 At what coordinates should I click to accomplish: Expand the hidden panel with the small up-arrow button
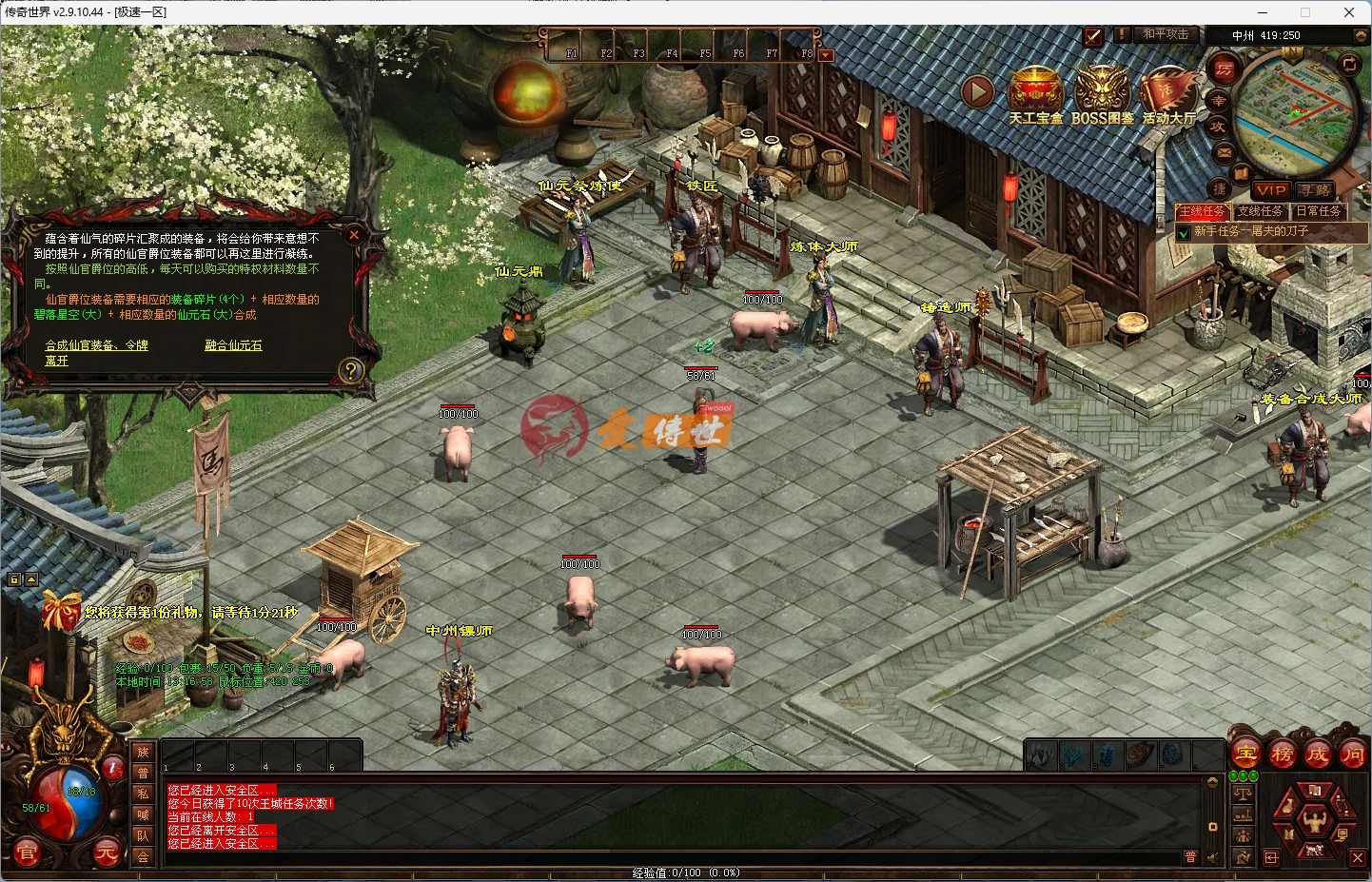[31, 579]
